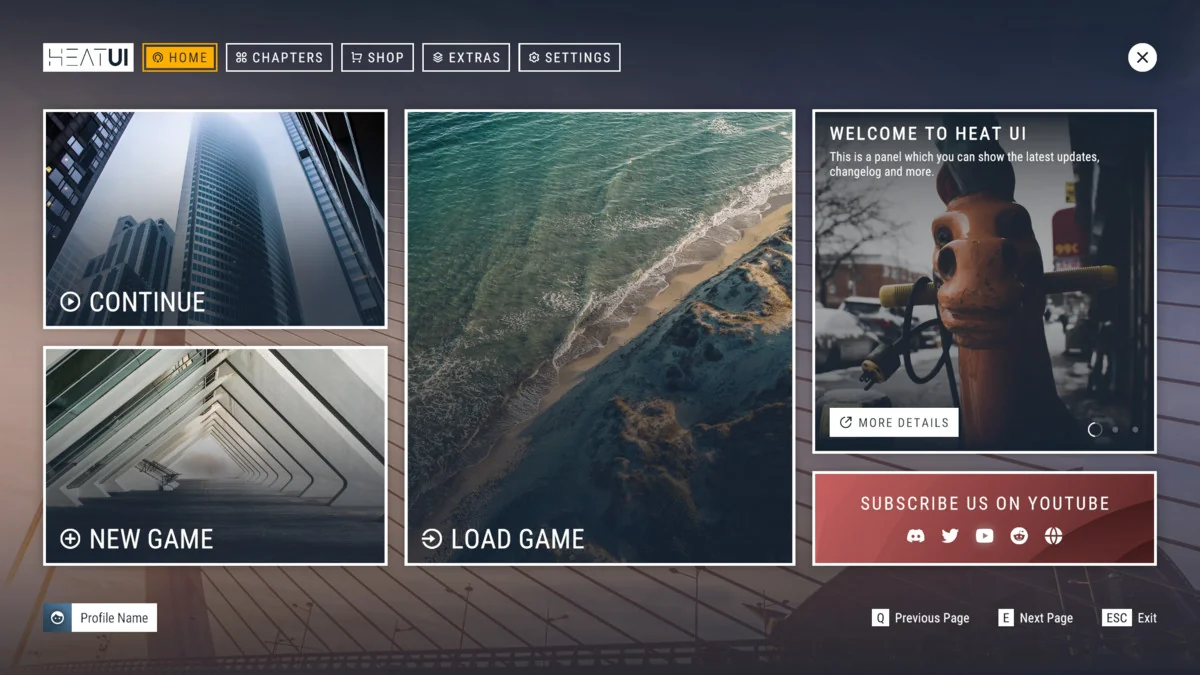
Task: Open the Chapters tab
Action: click(x=279, y=58)
